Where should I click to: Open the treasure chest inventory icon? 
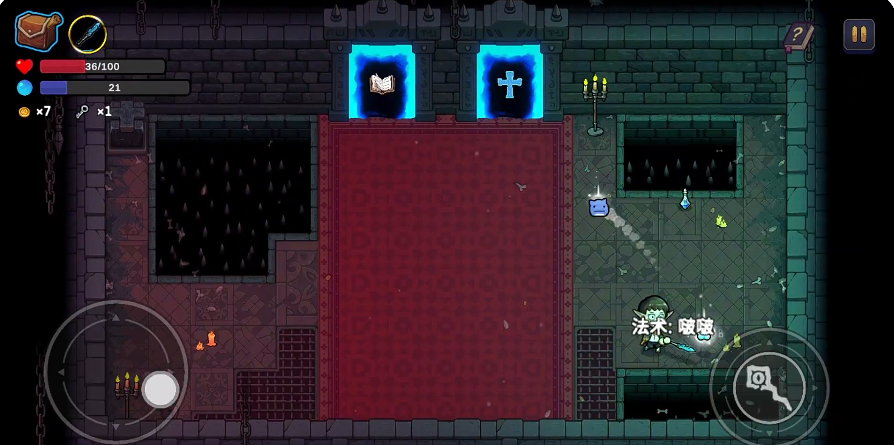(37, 31)
